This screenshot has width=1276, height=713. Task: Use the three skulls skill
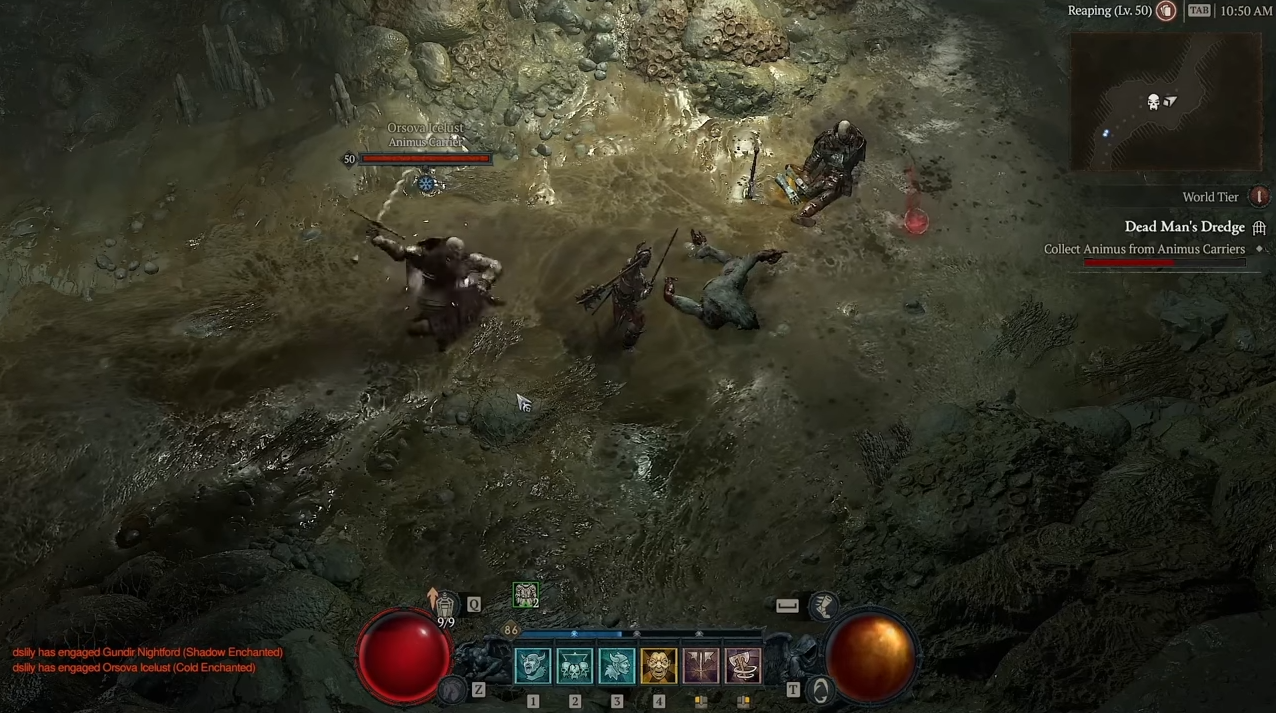coord(574,666)
